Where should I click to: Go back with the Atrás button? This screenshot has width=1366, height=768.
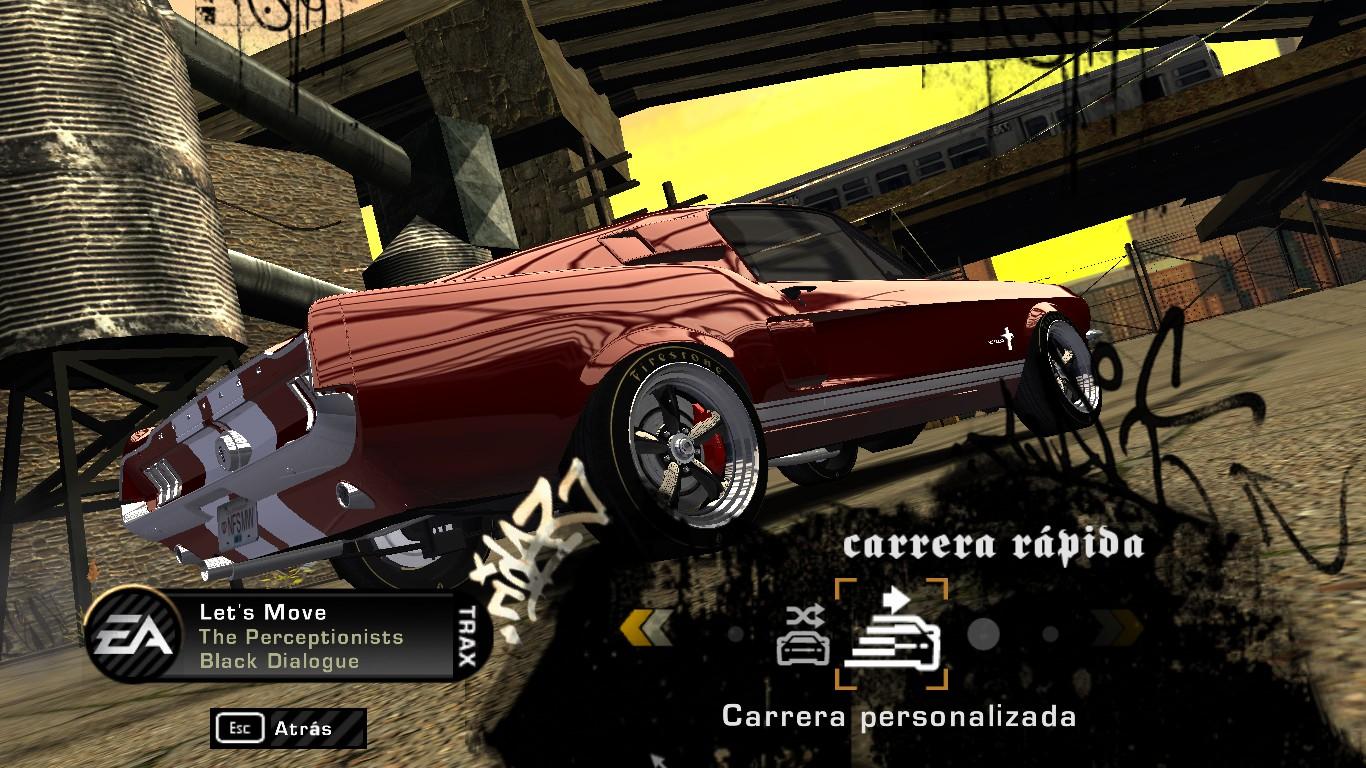pos(288,728)
